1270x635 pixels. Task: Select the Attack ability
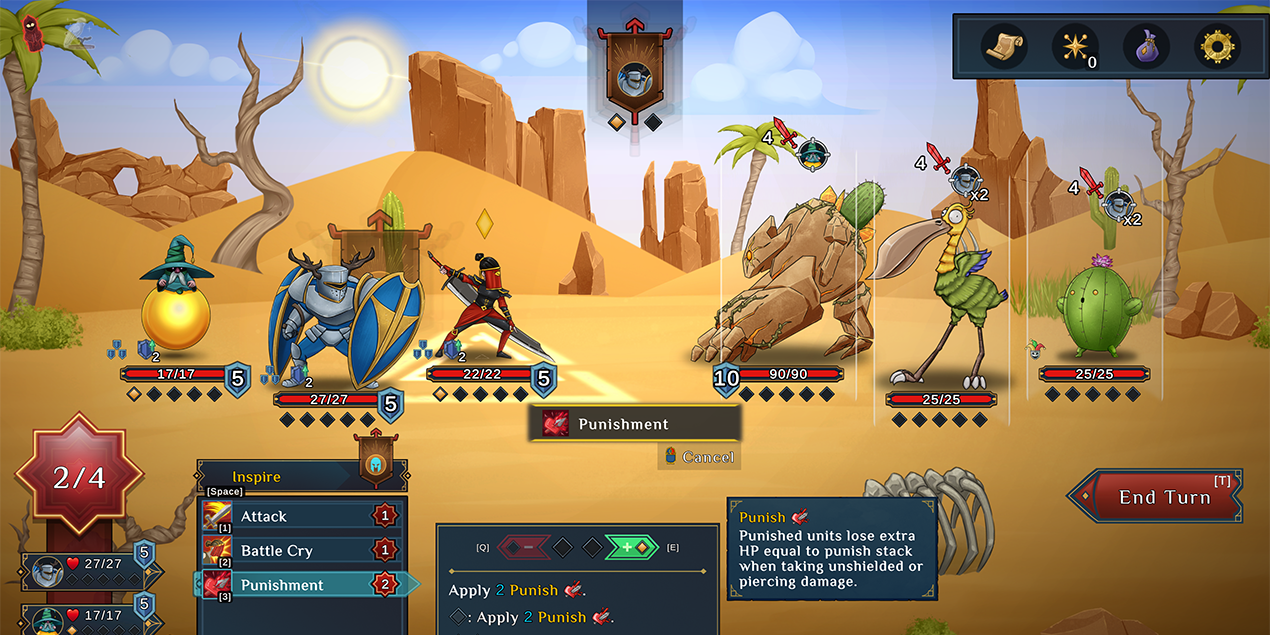click(300, 516)
